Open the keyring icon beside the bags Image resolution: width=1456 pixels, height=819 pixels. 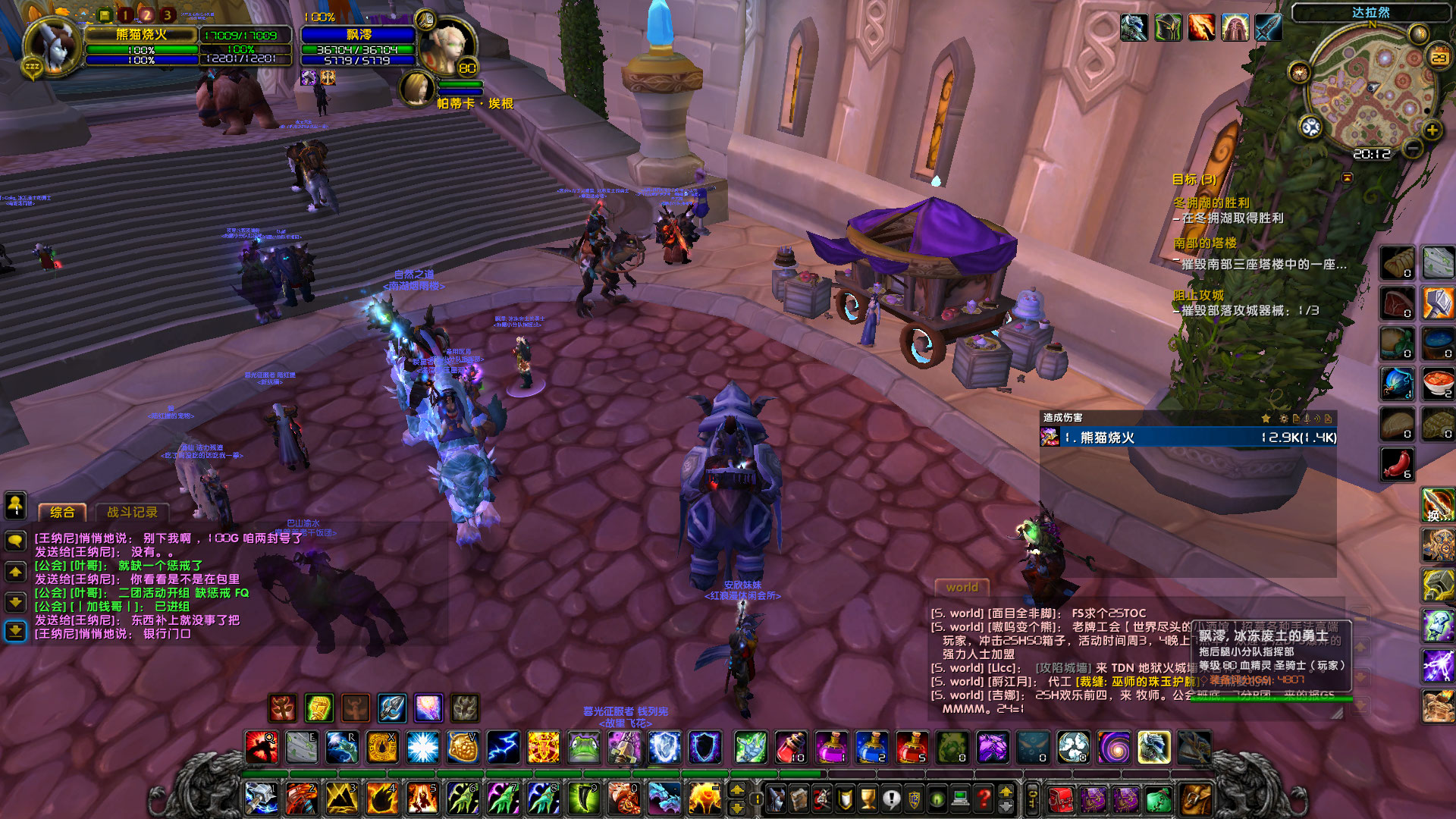[1031, 799]
